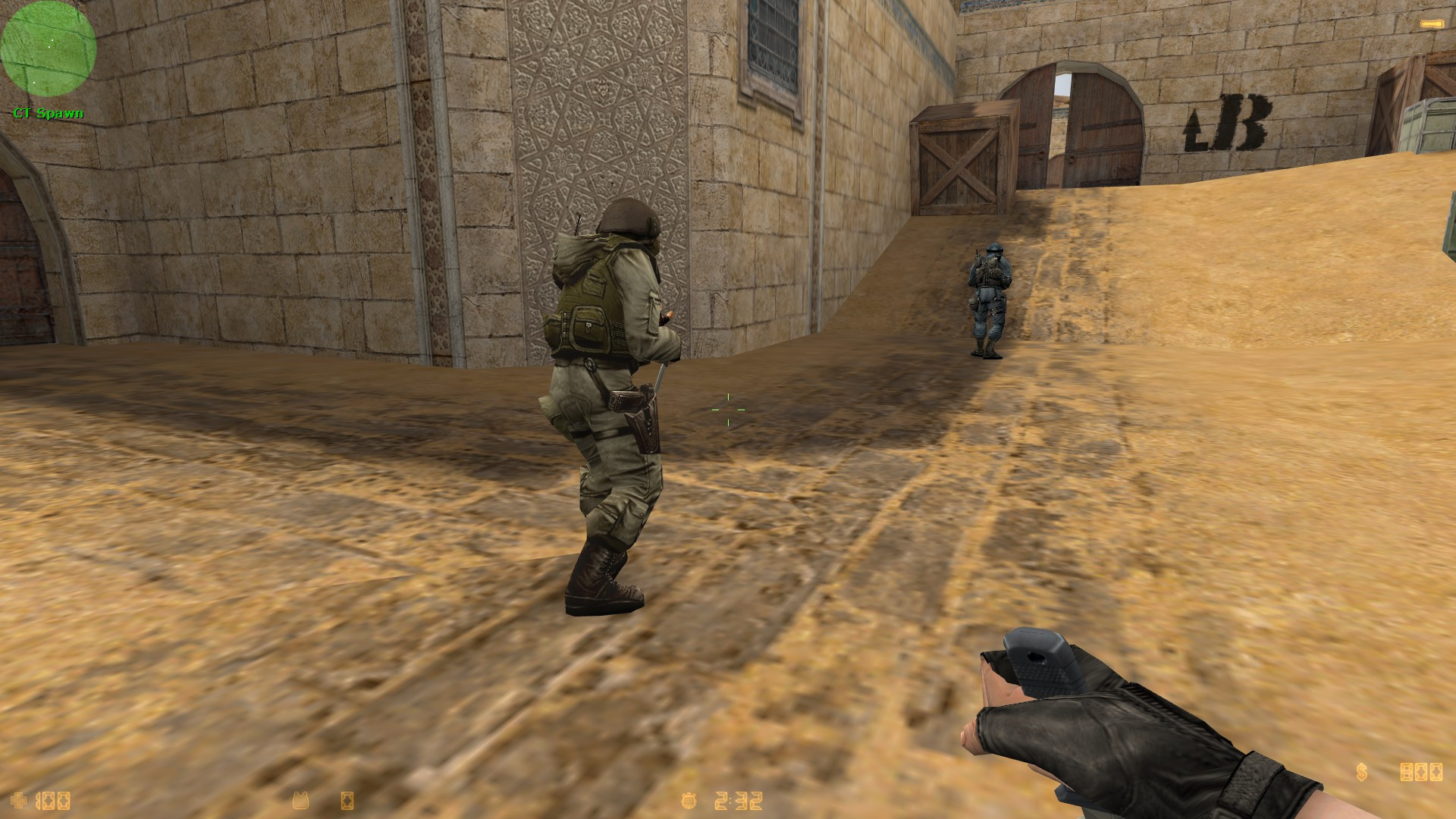The height and width of the screenshot is (819, 1456).
Task: Click the crosshair at screen center
Action: [730, 409]
